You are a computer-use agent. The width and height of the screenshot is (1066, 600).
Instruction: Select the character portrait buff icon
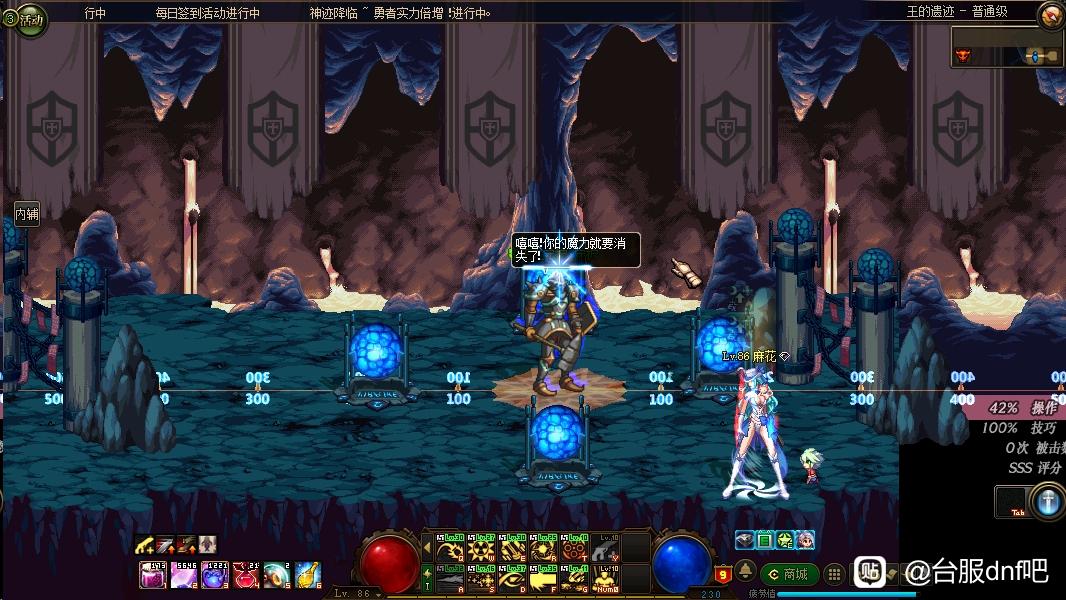(x=805, y=540)
